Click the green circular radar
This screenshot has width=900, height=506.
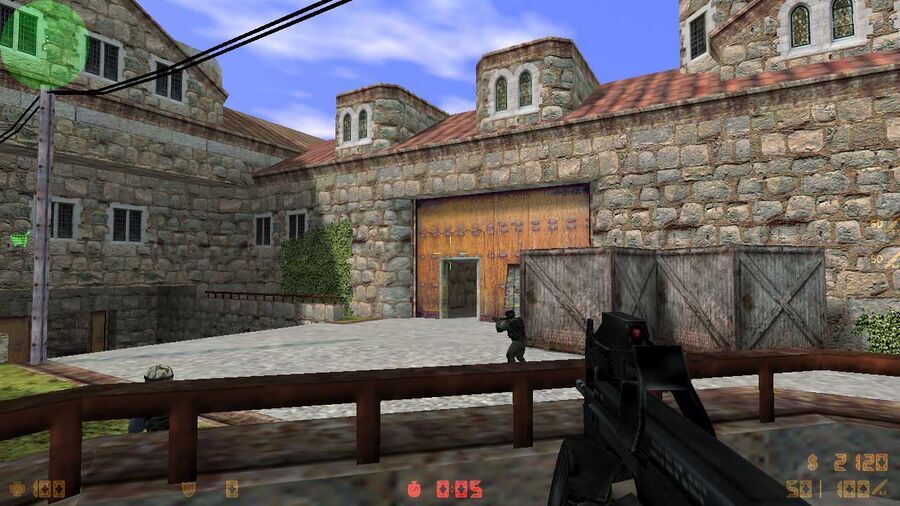click(x=42, y=42)
